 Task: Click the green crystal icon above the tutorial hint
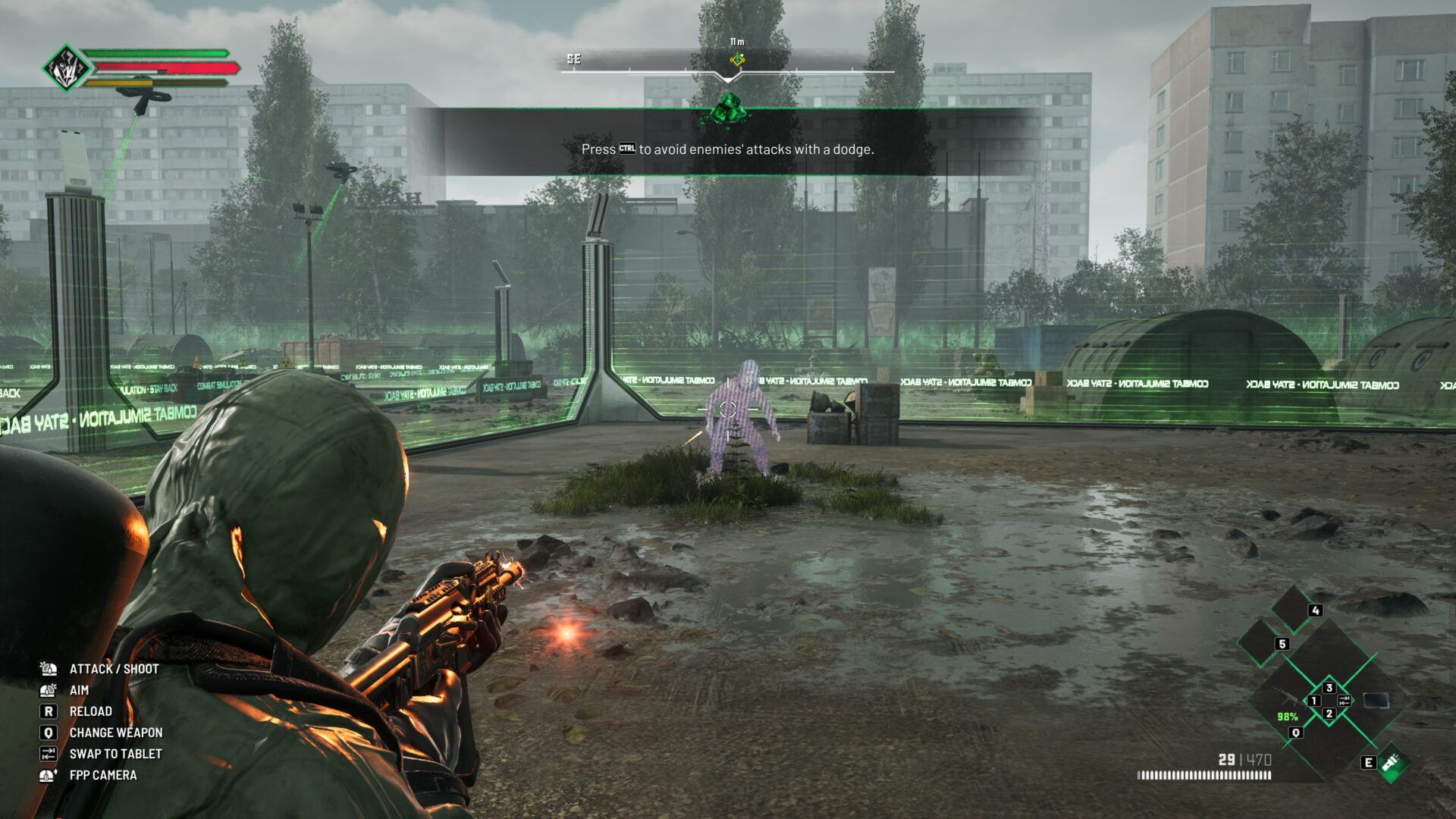coord(728,110)
